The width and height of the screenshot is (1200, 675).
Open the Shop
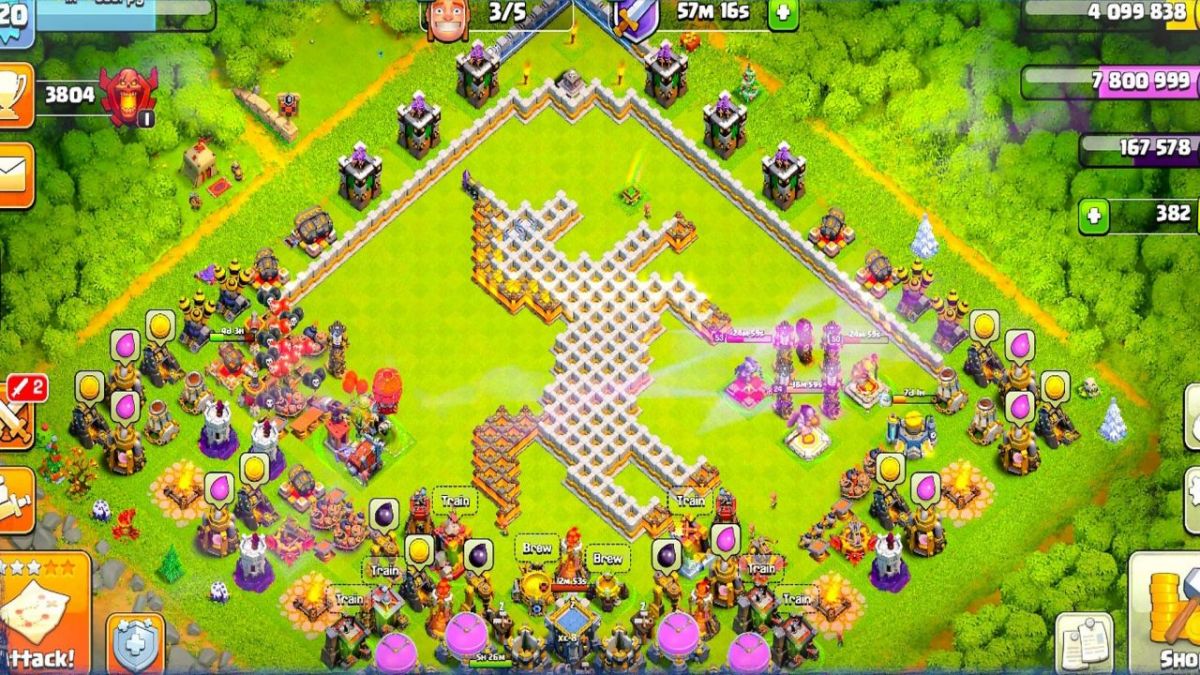(1170, 615)
